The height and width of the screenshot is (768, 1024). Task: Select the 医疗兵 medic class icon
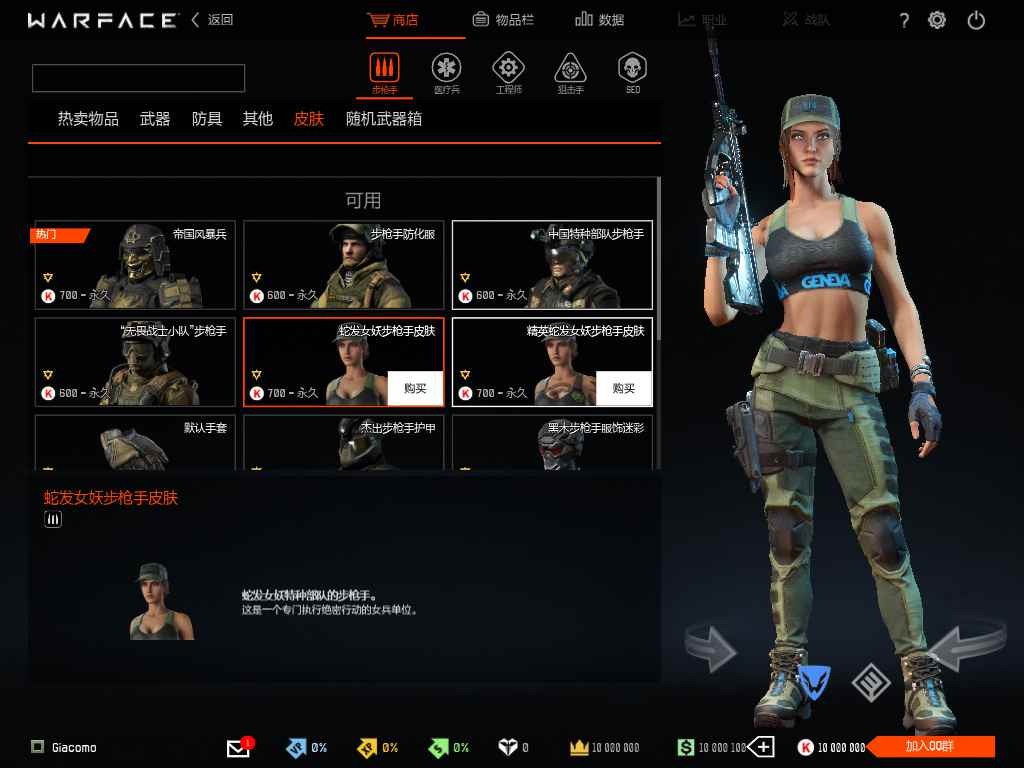pos(446,72)
